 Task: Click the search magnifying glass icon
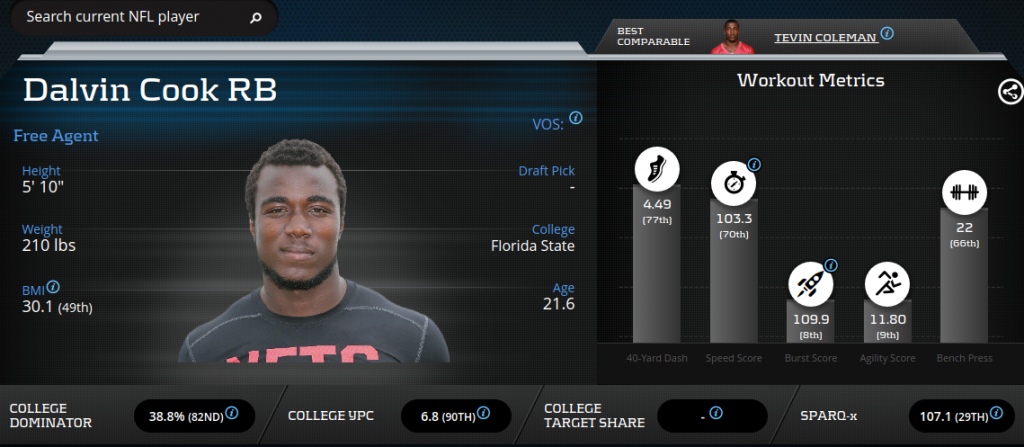pos(255,17)
